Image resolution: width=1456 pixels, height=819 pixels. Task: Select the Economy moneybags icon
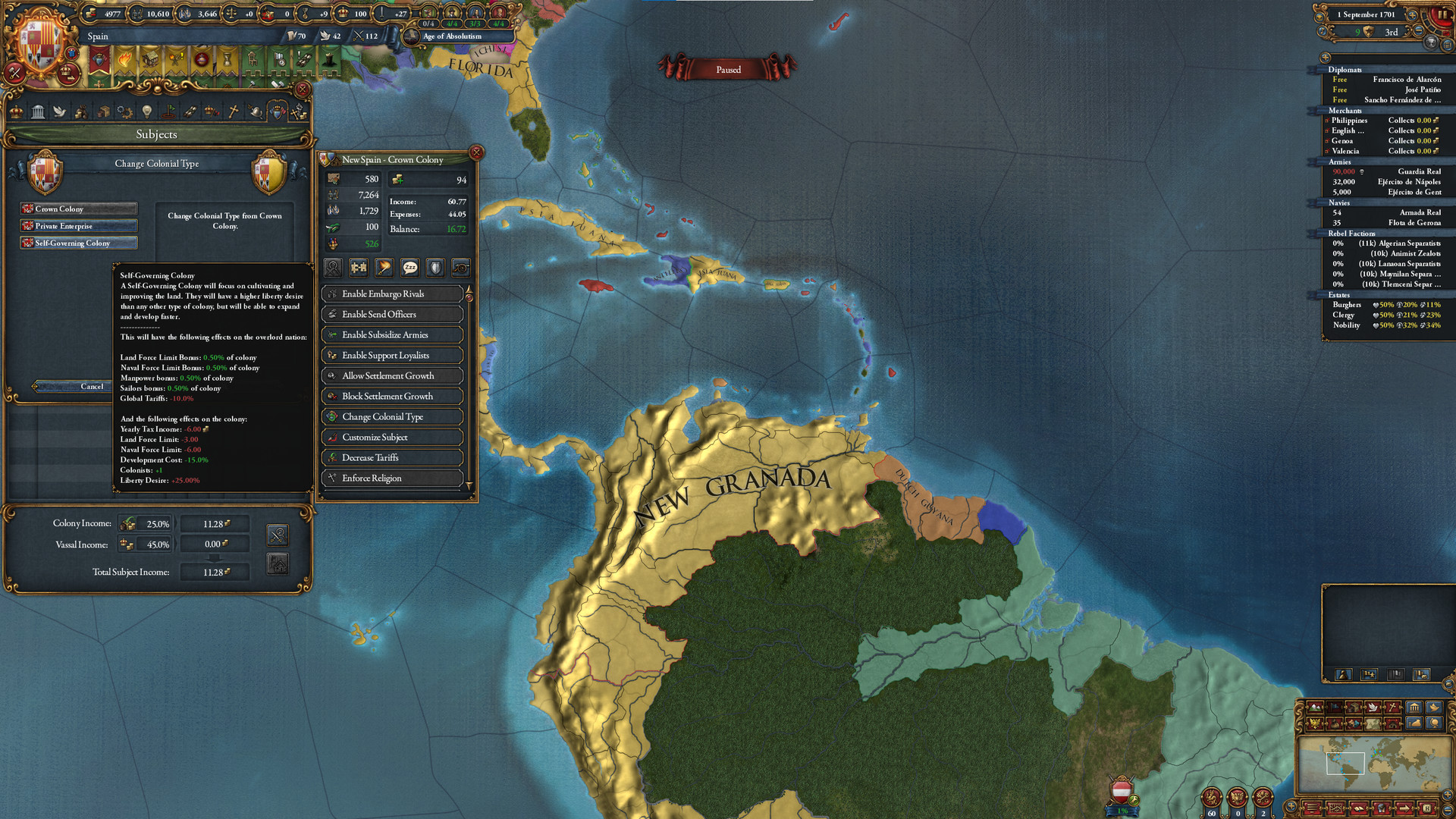82,111
